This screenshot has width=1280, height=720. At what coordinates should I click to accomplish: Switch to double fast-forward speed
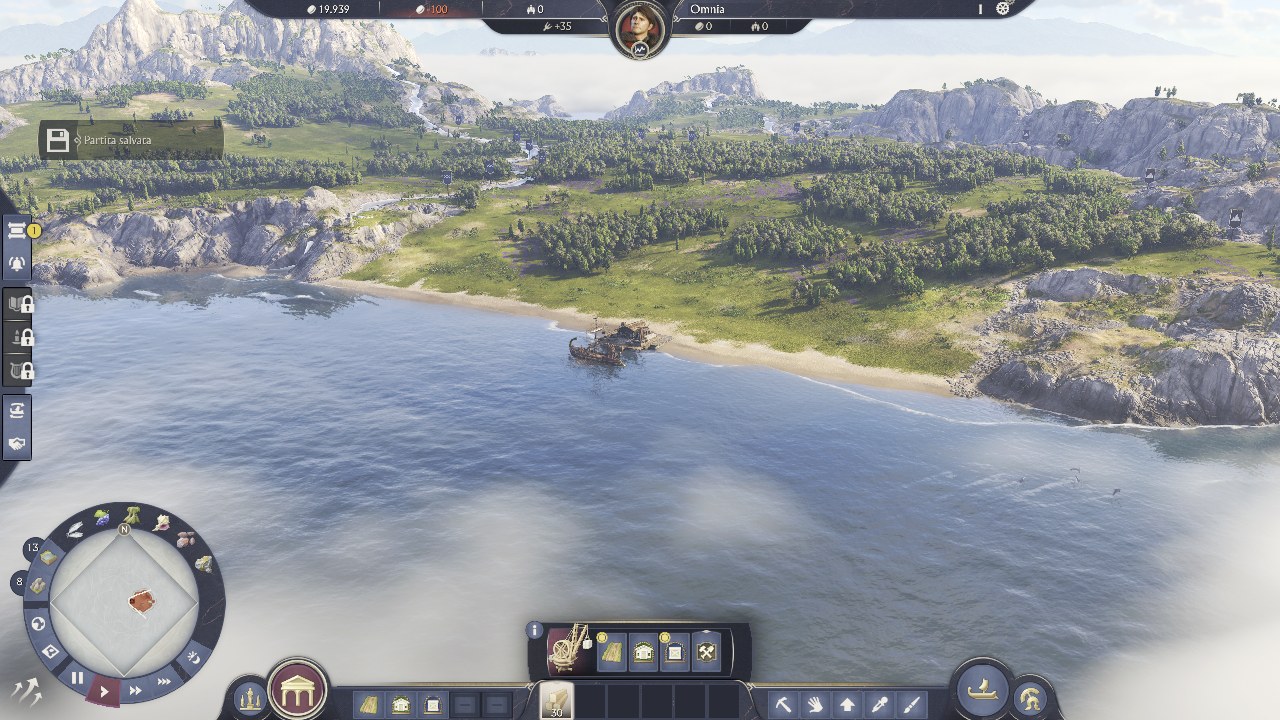pos(135,690)
